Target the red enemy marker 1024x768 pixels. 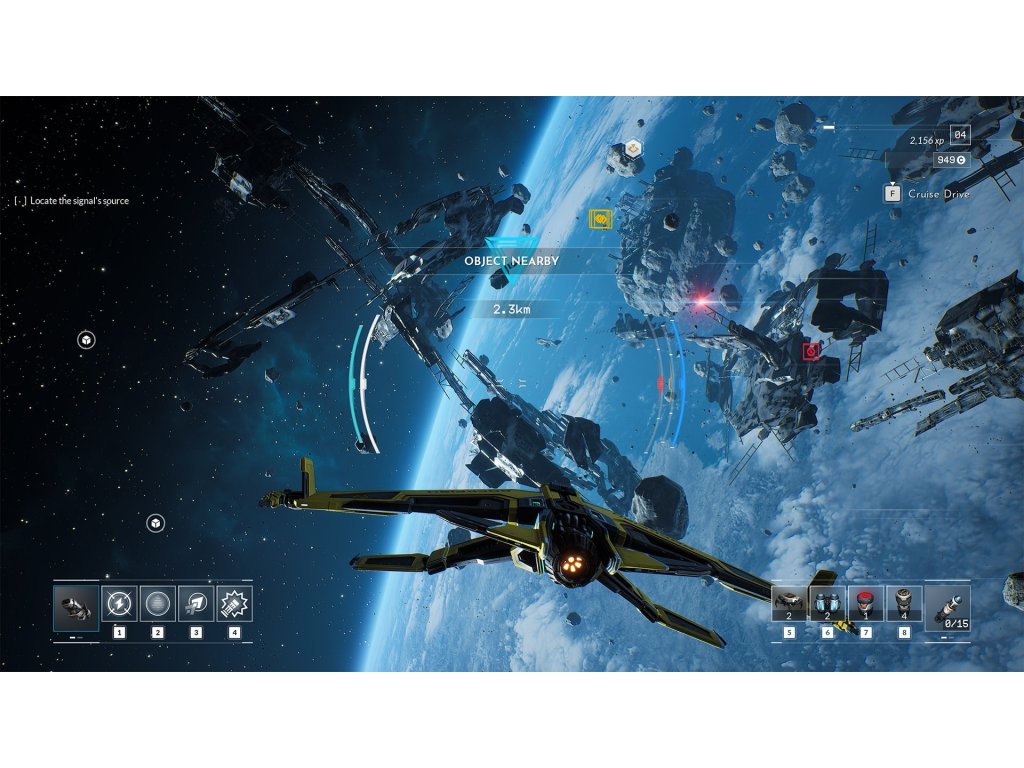tap(811, 351)
